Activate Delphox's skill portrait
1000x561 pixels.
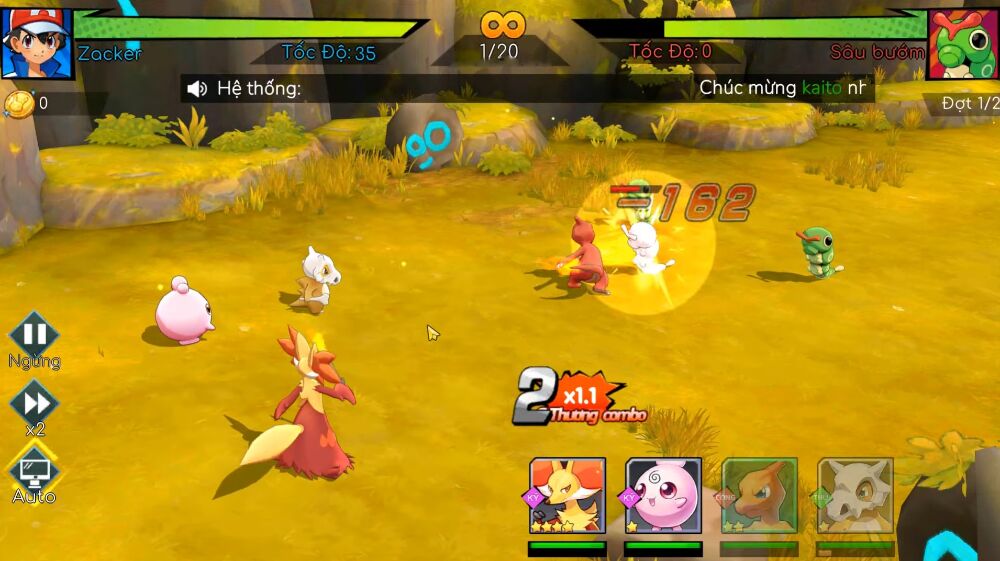click(567, 496)
